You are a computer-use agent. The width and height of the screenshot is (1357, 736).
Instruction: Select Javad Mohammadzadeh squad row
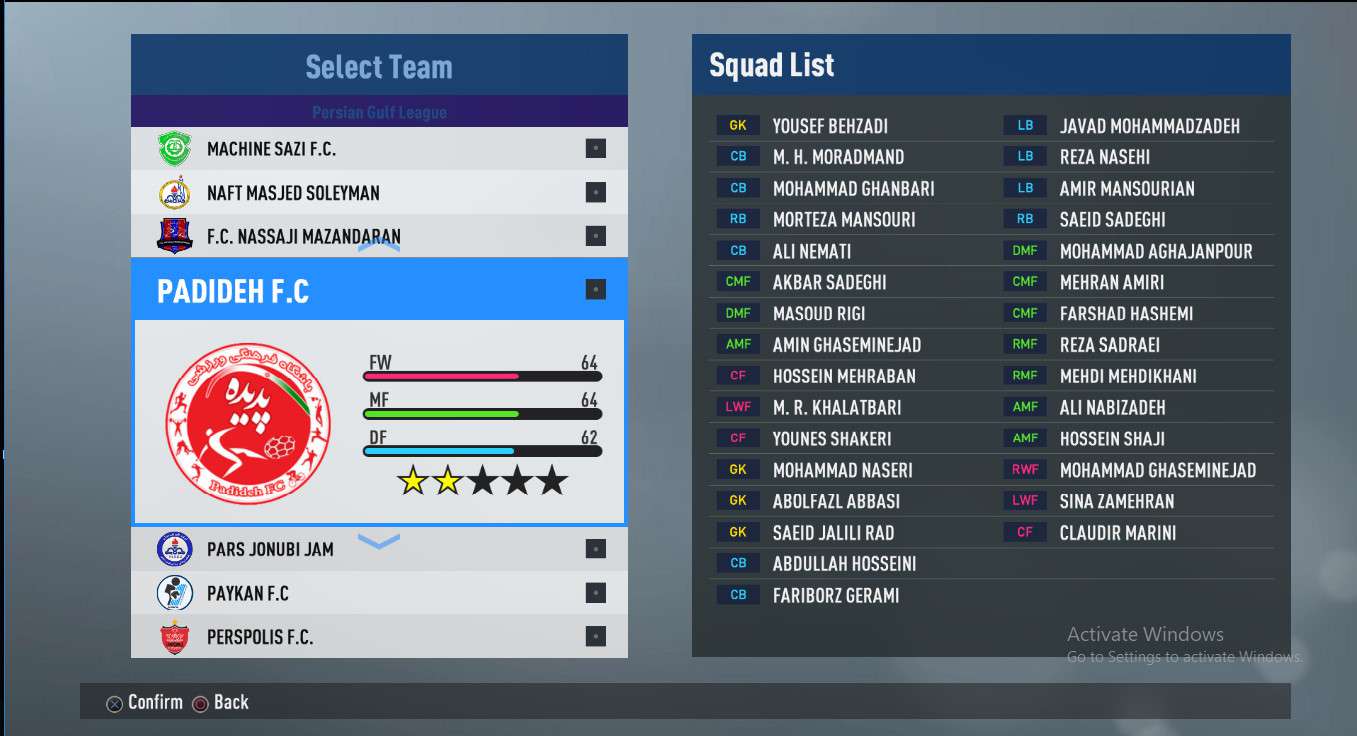coord(1149,126)
